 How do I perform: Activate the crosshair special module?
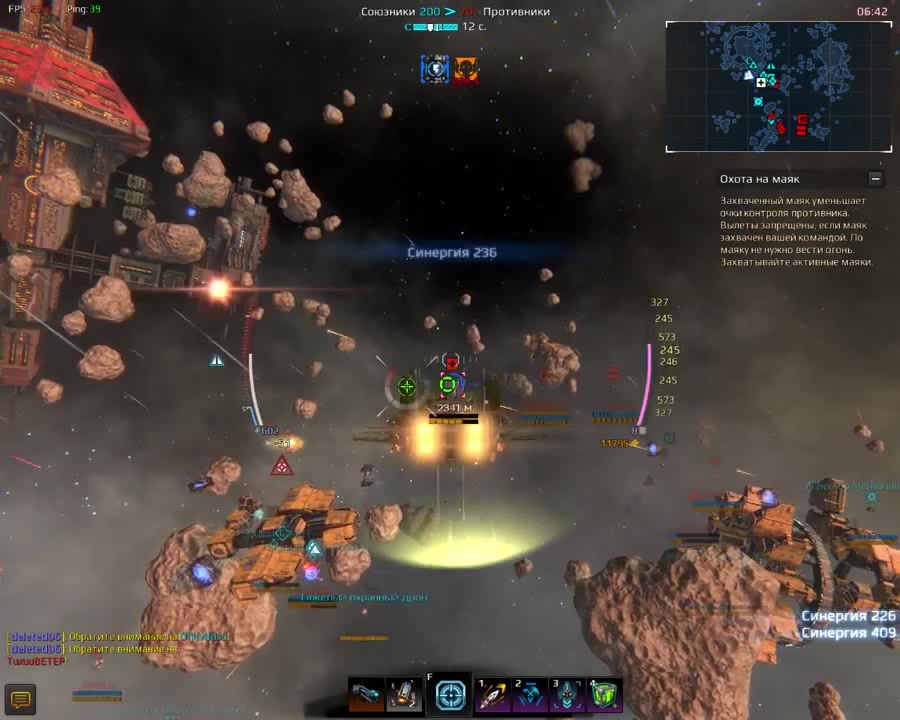[x=450, y=695]
